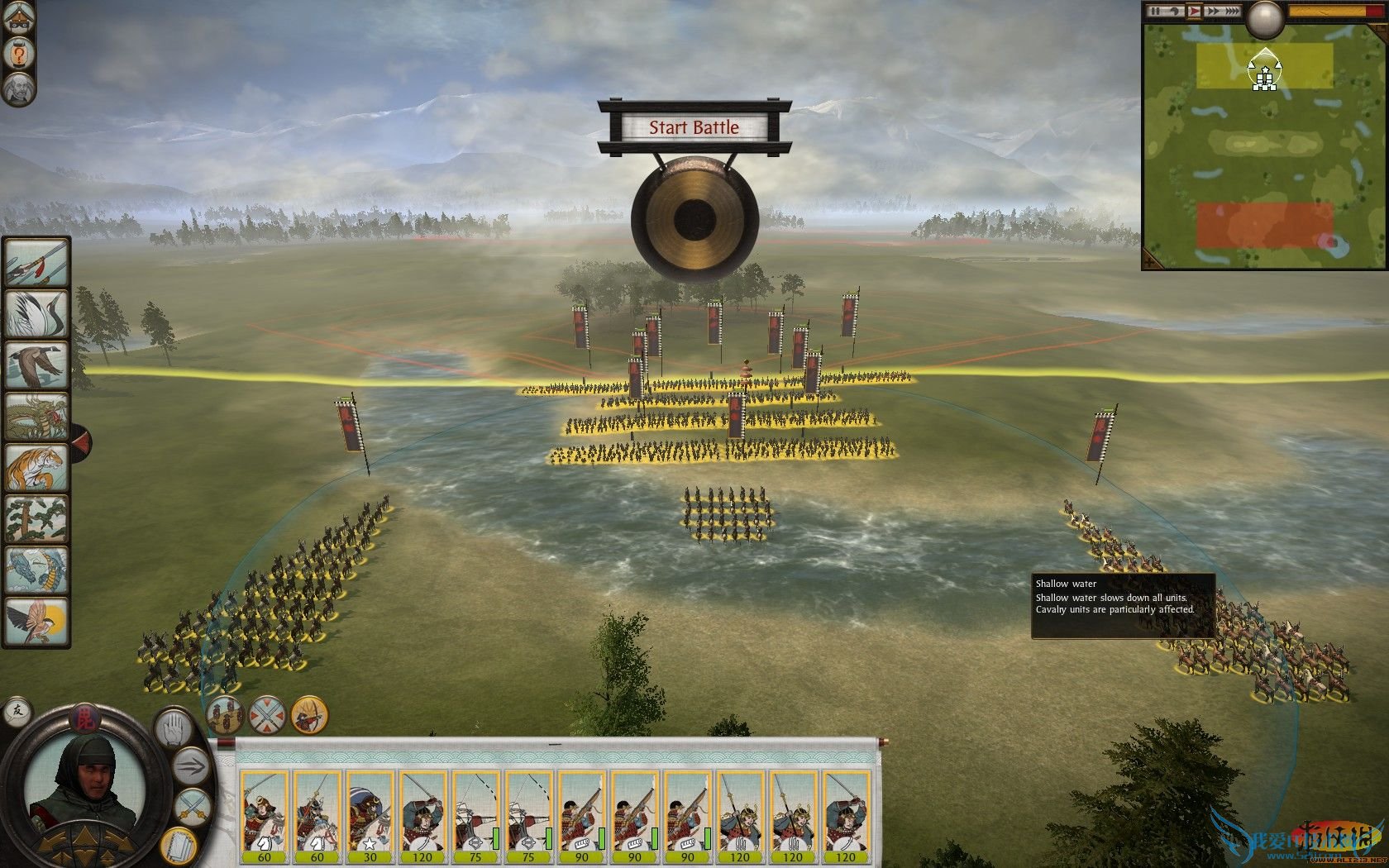Select the tiger formation icon
Screen dimensions: 1389x868
tap(36, 469)
